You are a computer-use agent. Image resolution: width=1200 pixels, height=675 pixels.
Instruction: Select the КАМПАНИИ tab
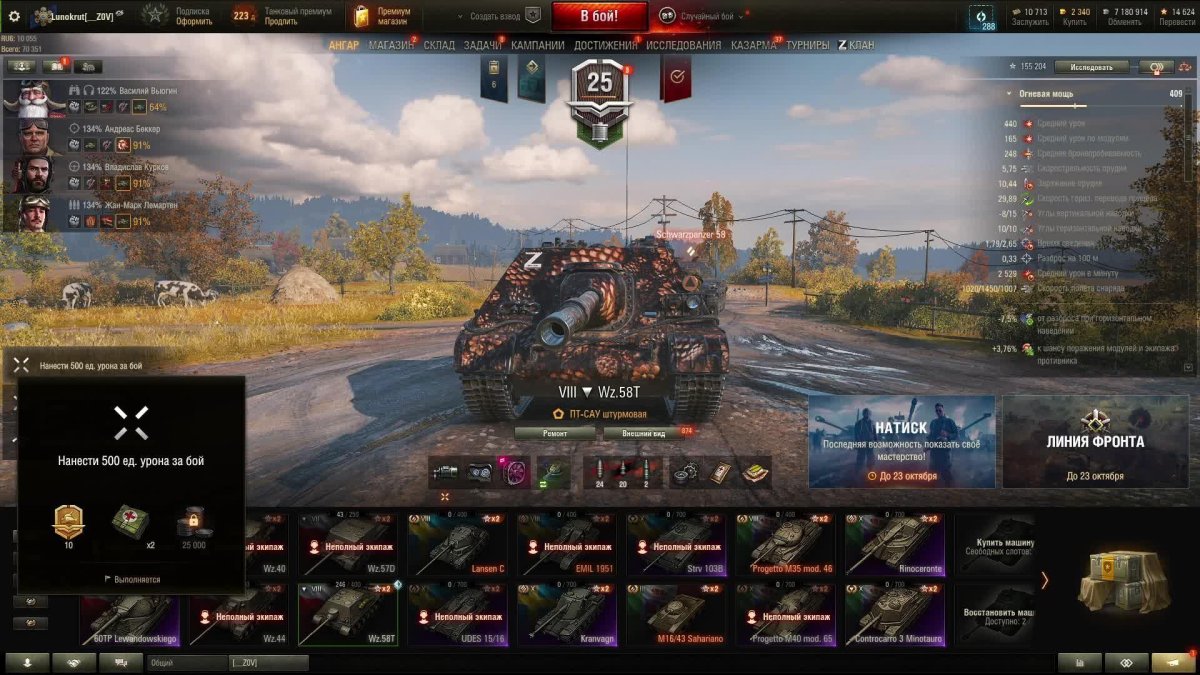click(x=537, y=45)
